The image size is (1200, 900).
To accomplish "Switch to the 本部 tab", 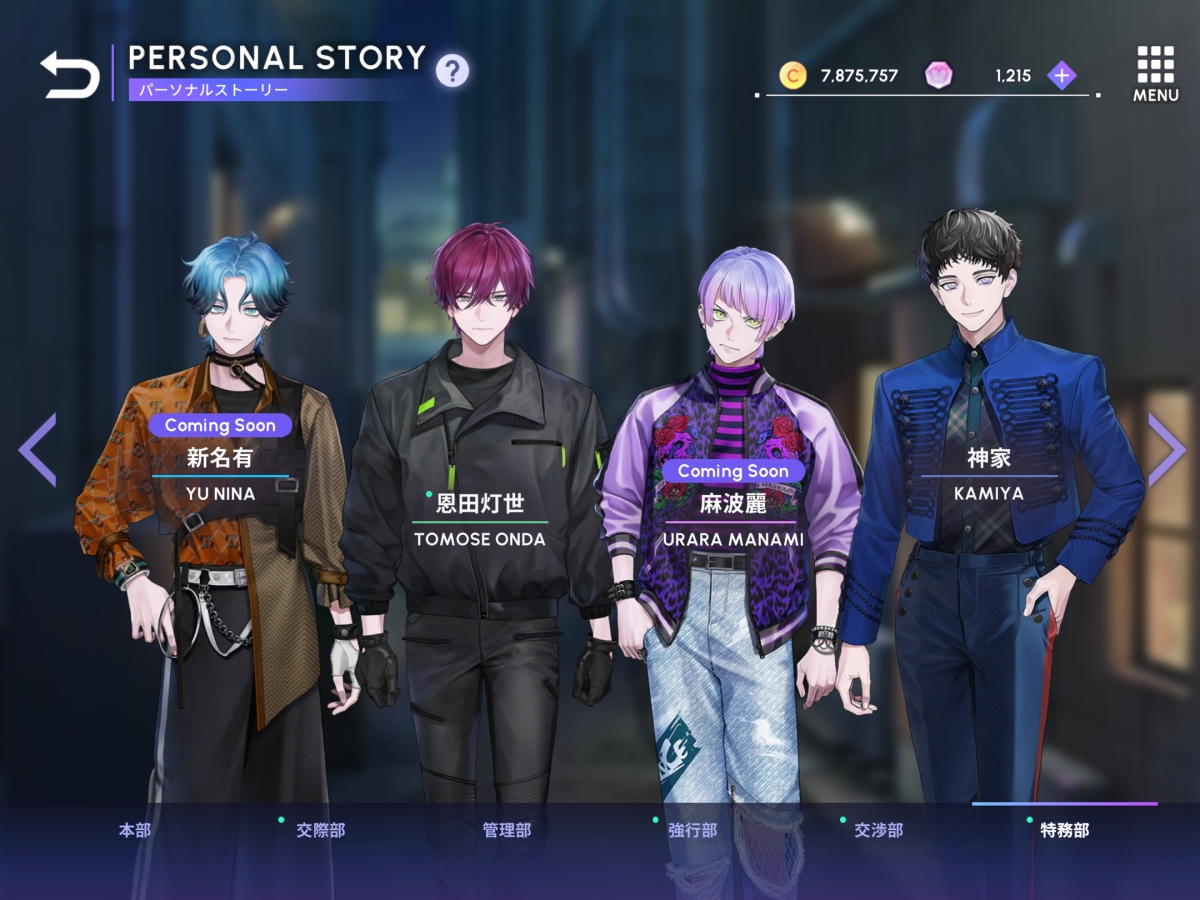I will pos(135,830).
